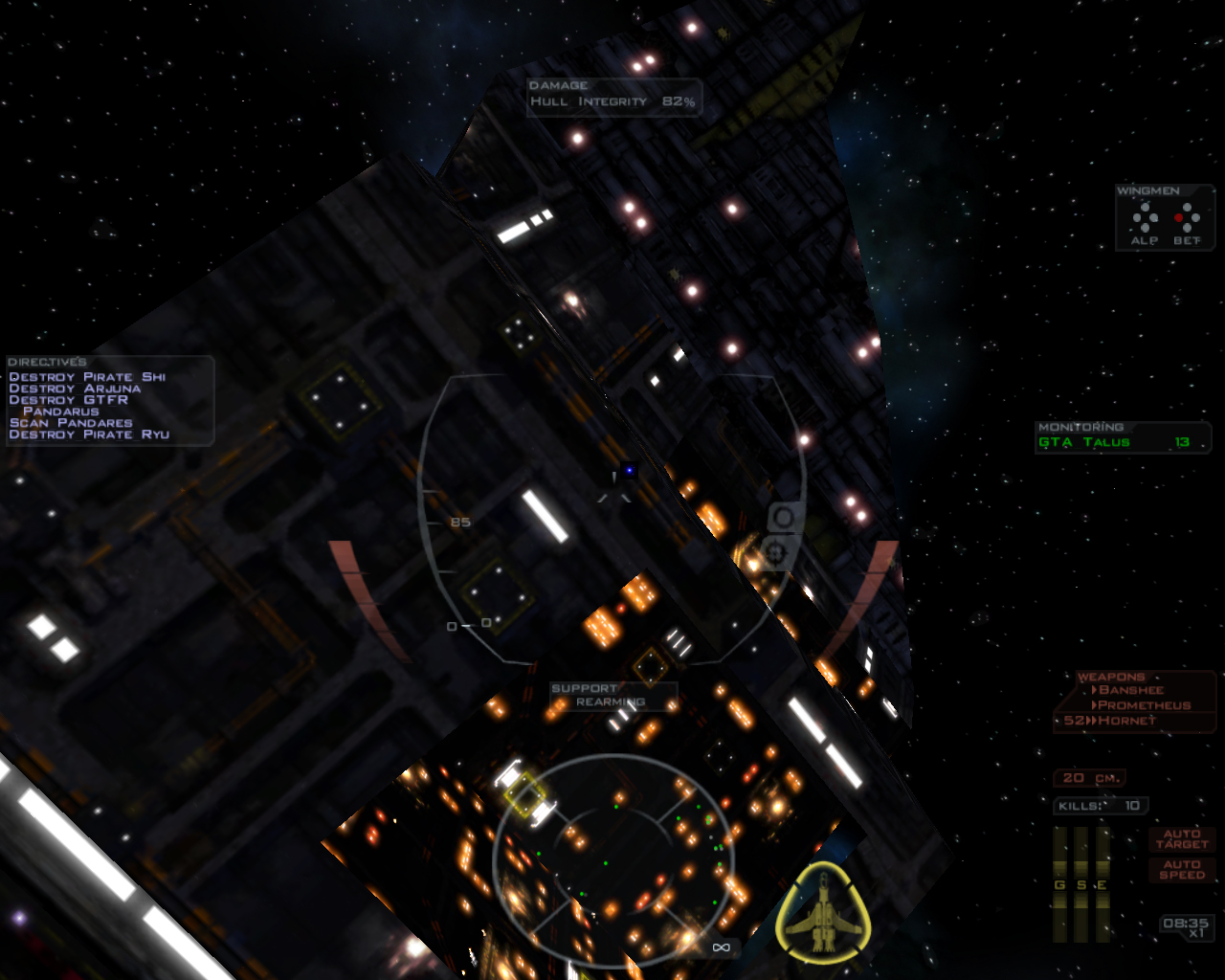This screenshot has width=1225, height=980.
Task: Toggle the Auto Speed indicator
Action: (x=1181, y=869)
